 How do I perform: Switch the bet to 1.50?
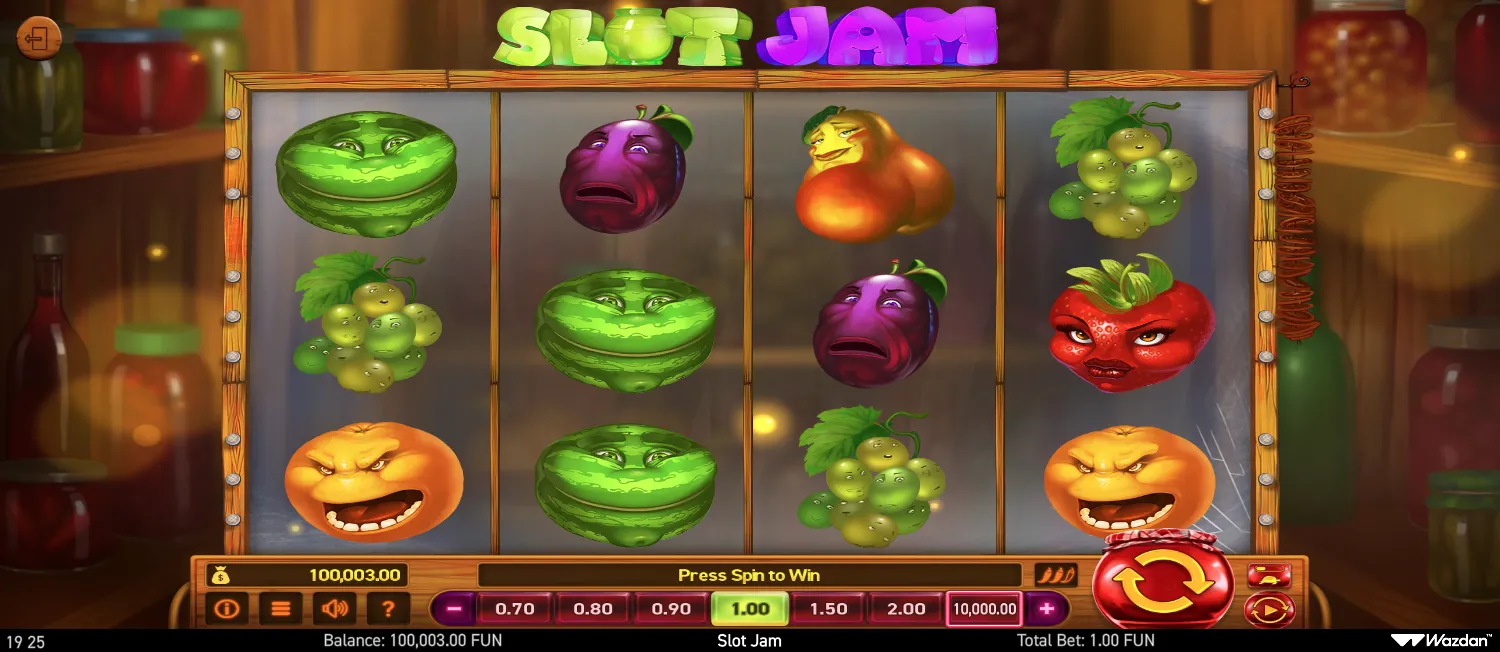tap(828, 608)
